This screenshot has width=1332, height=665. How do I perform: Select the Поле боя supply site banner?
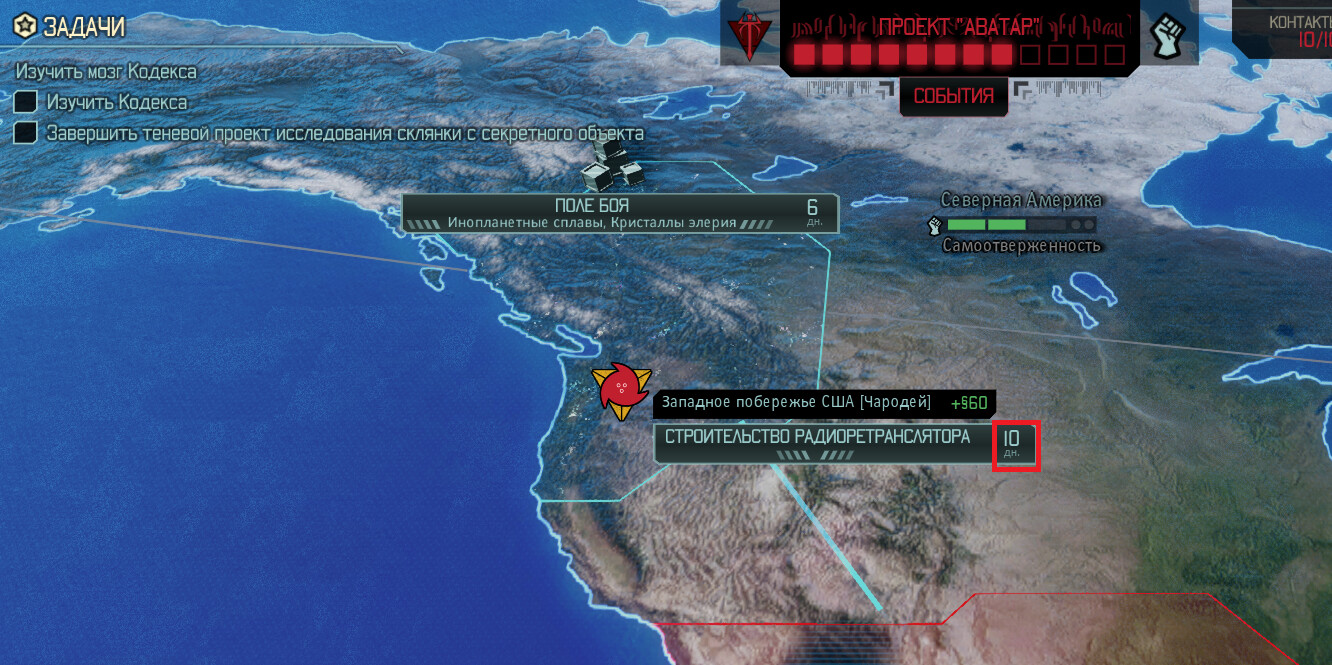[x=619, y=213]
